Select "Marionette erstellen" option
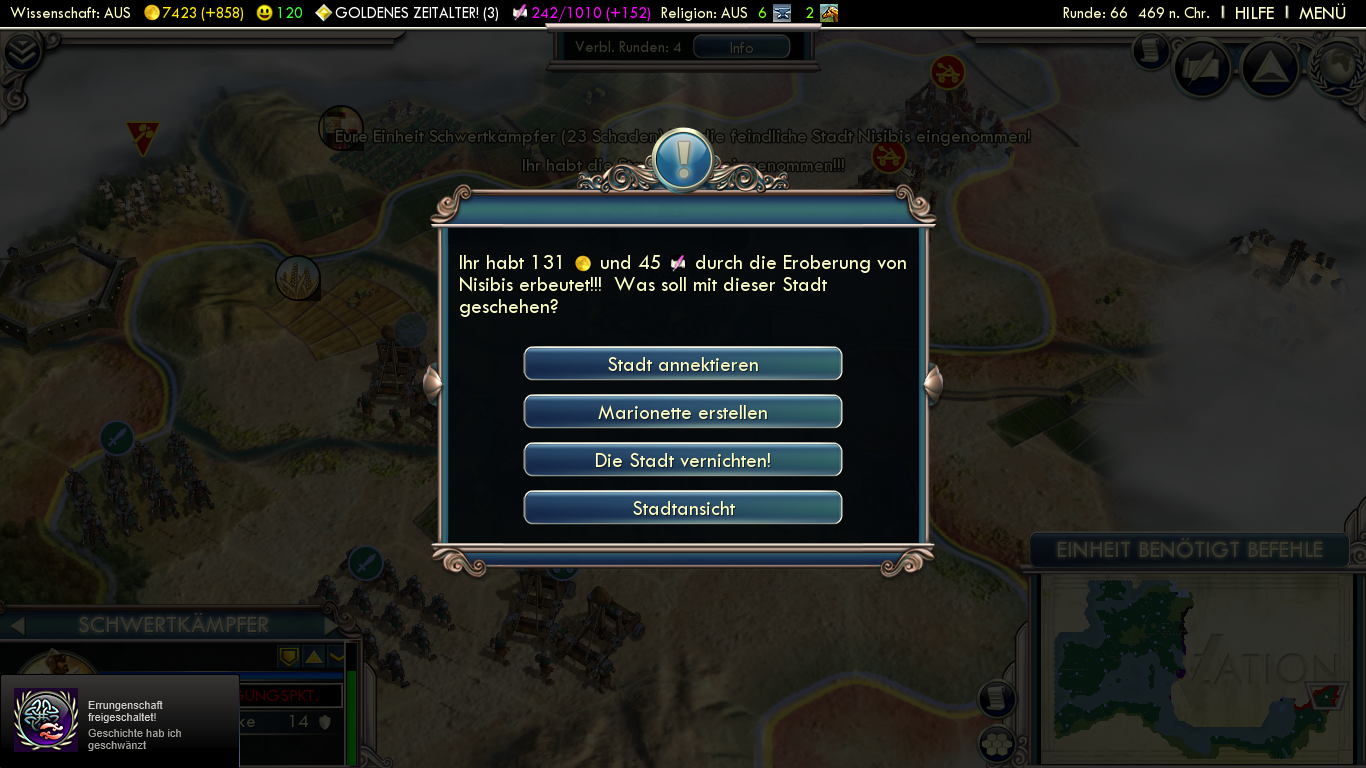1366x768 pixels. pyautogui.click(x=683, y=412)
